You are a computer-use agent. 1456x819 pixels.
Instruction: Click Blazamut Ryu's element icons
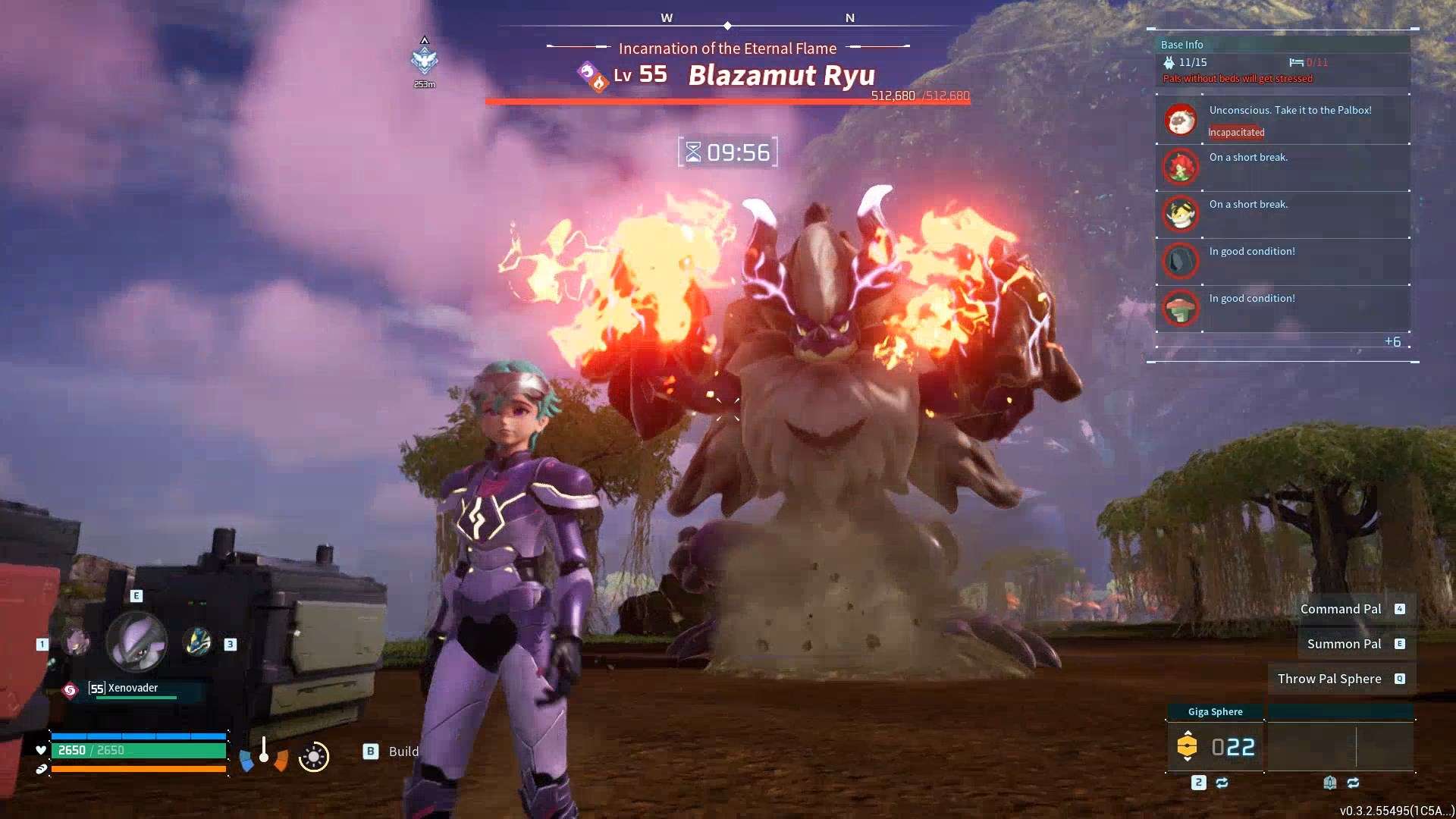pos(592,77)
